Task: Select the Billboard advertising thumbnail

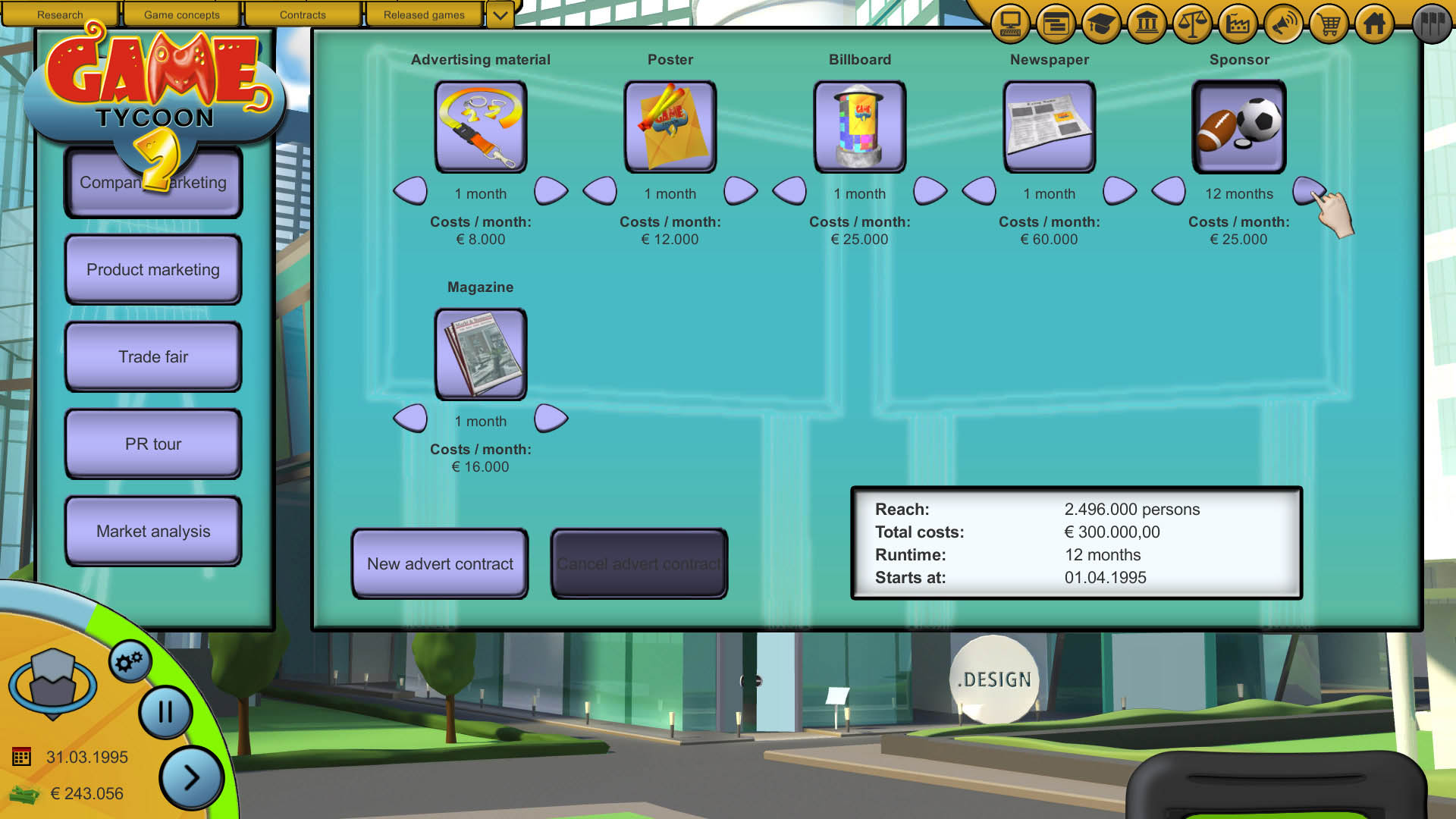Action: [x=860, y=126]
